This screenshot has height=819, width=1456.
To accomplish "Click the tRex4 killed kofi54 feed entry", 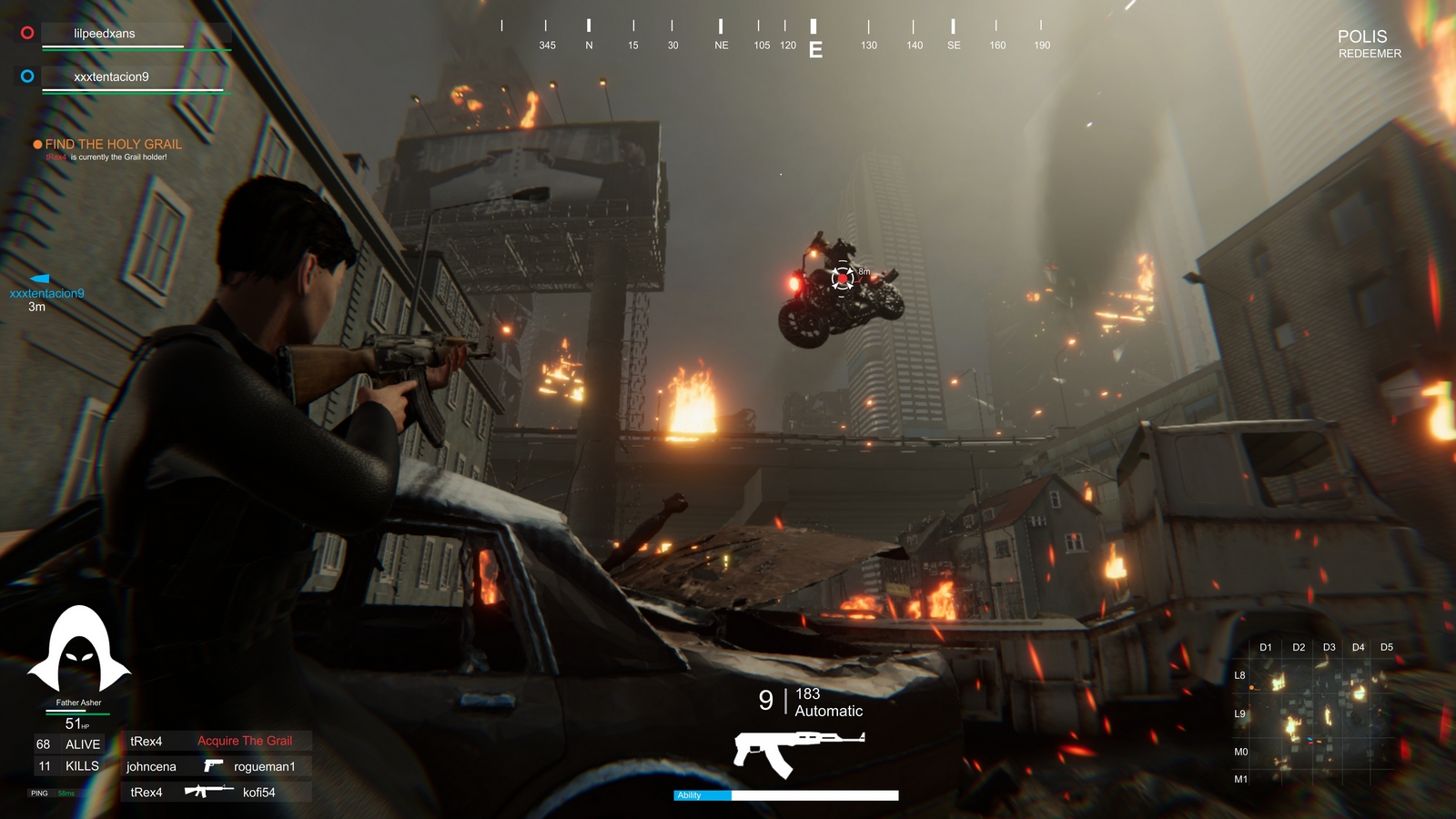I will pyautogui.click(x=217, y=792).
